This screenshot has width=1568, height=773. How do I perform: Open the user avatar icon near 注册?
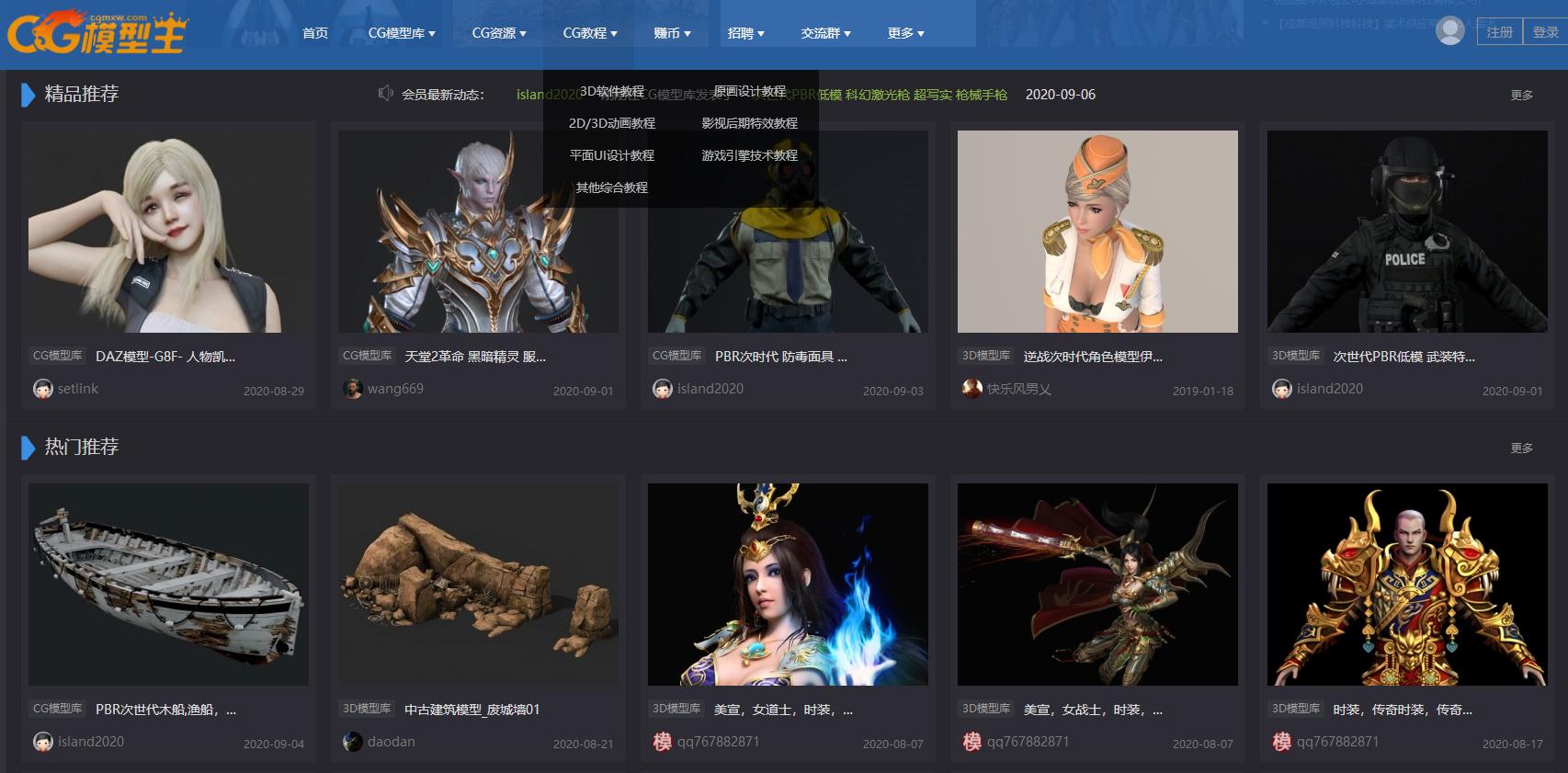tap(1450, 29)
